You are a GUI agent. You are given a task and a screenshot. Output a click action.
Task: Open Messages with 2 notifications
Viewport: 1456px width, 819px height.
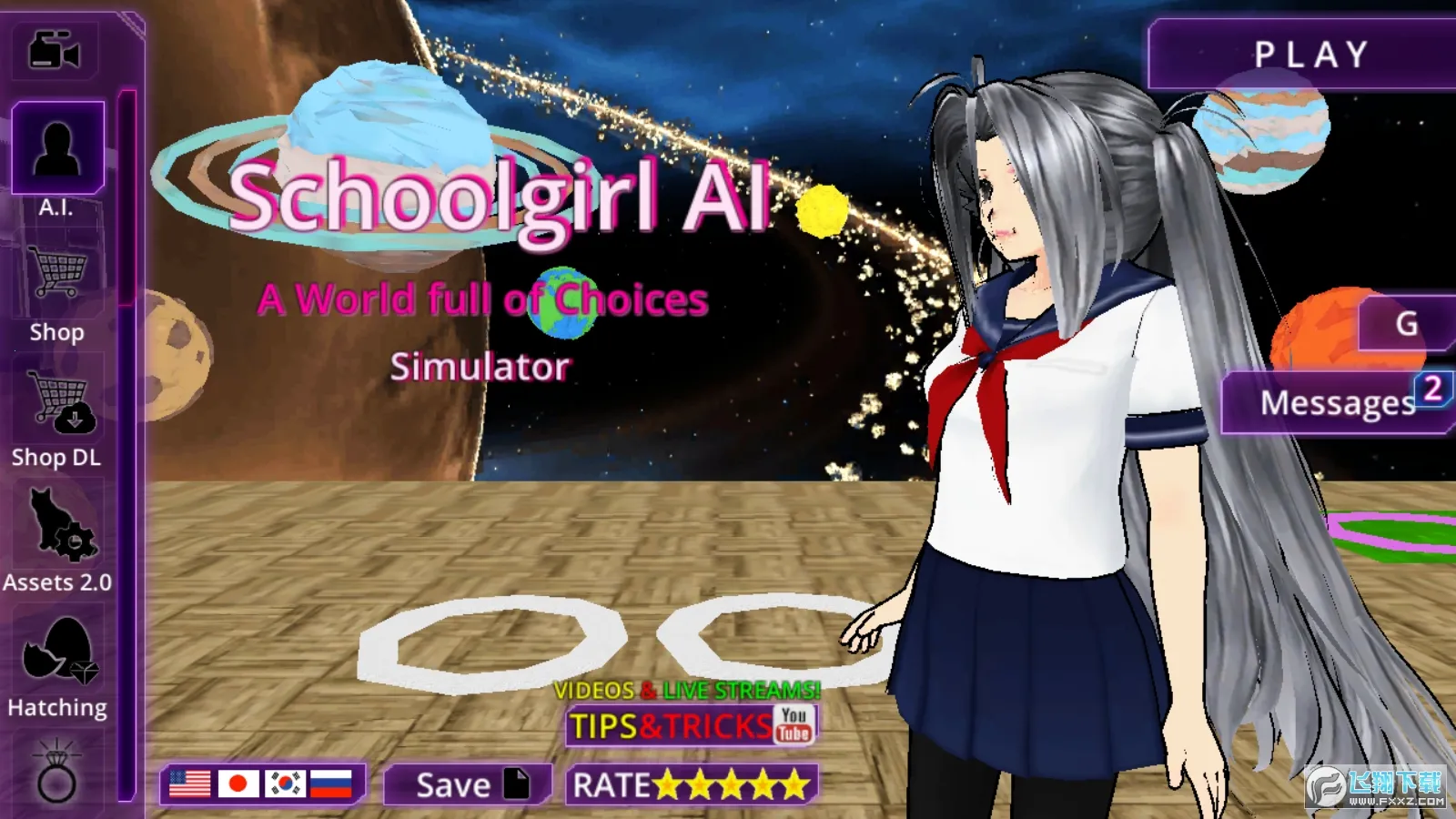pos(1336,403)
